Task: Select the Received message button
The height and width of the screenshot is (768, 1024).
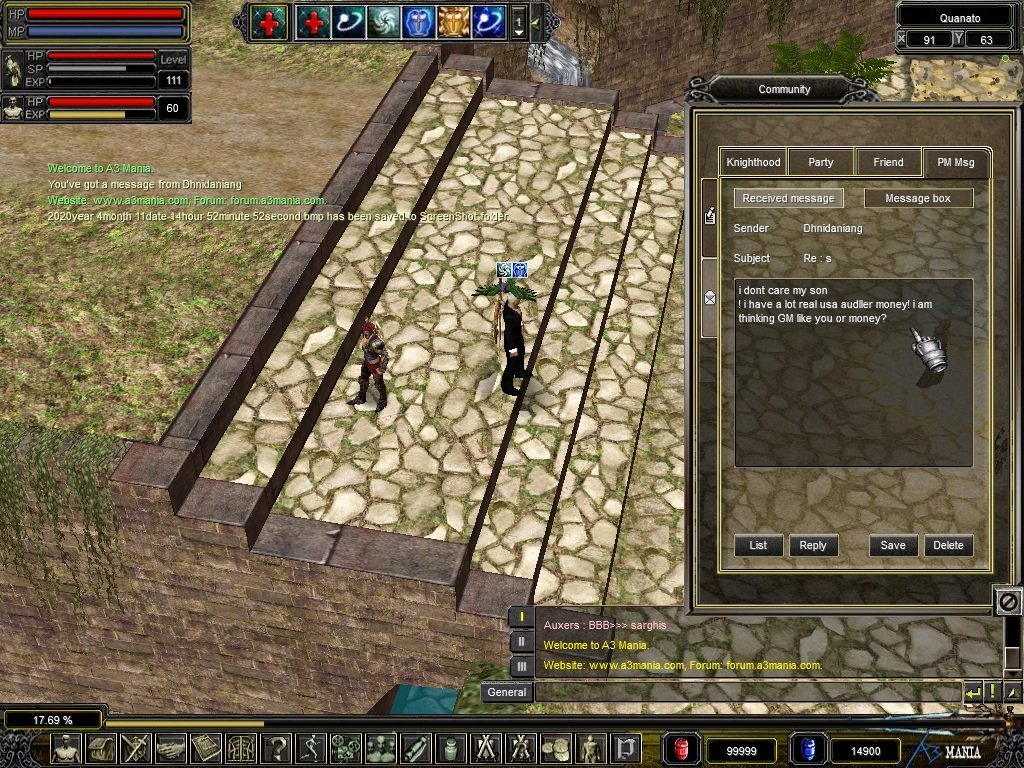Action: tap(788, 198)
